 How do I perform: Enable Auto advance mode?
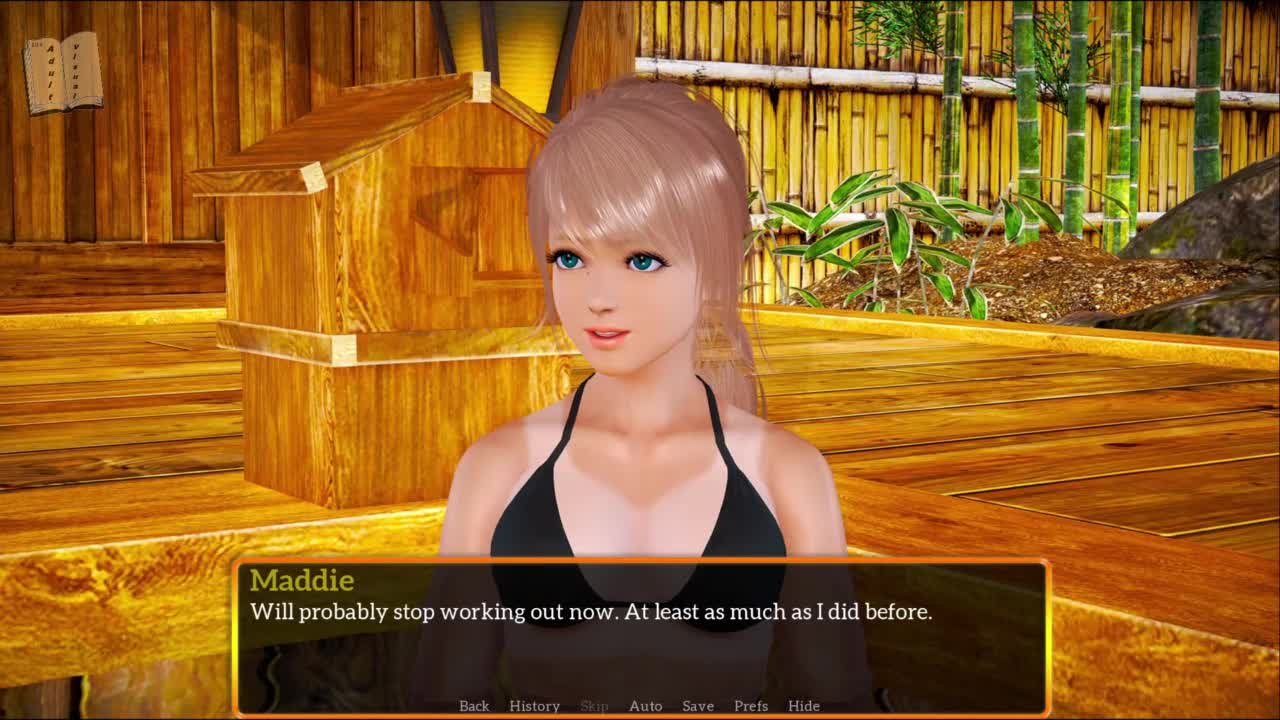tap(645, 706)
